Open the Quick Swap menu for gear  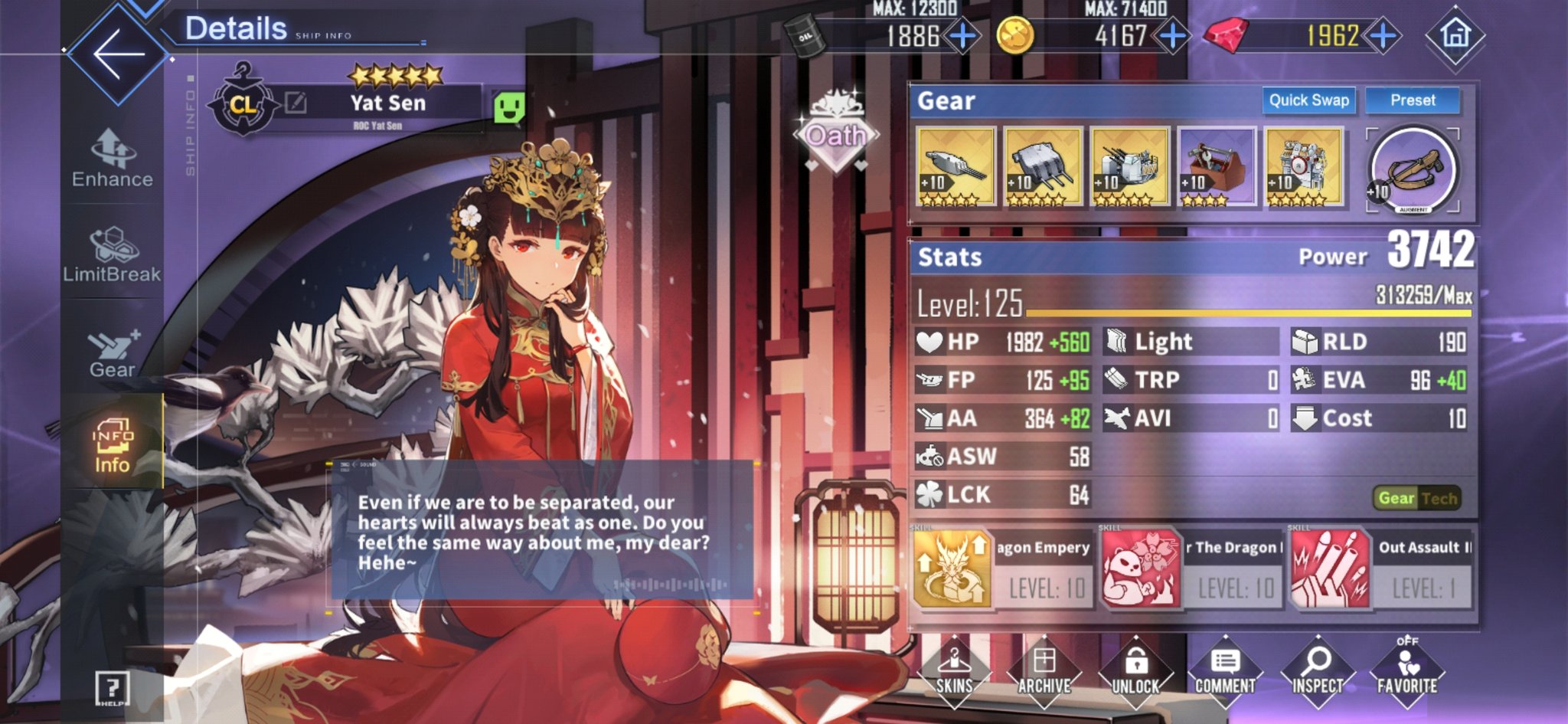1309,100
